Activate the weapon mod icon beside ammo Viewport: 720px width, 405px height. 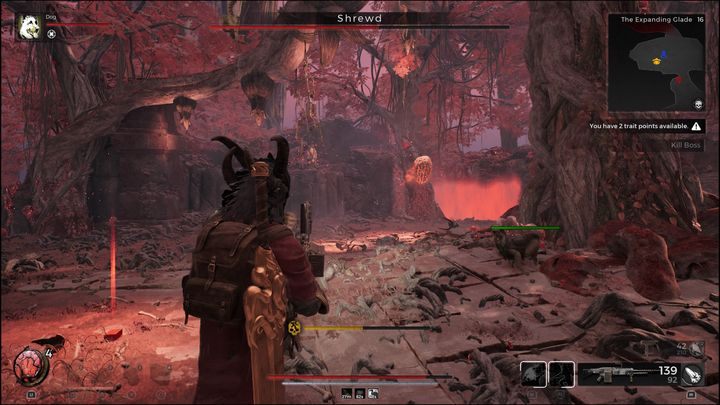click(x=694, y=375)
